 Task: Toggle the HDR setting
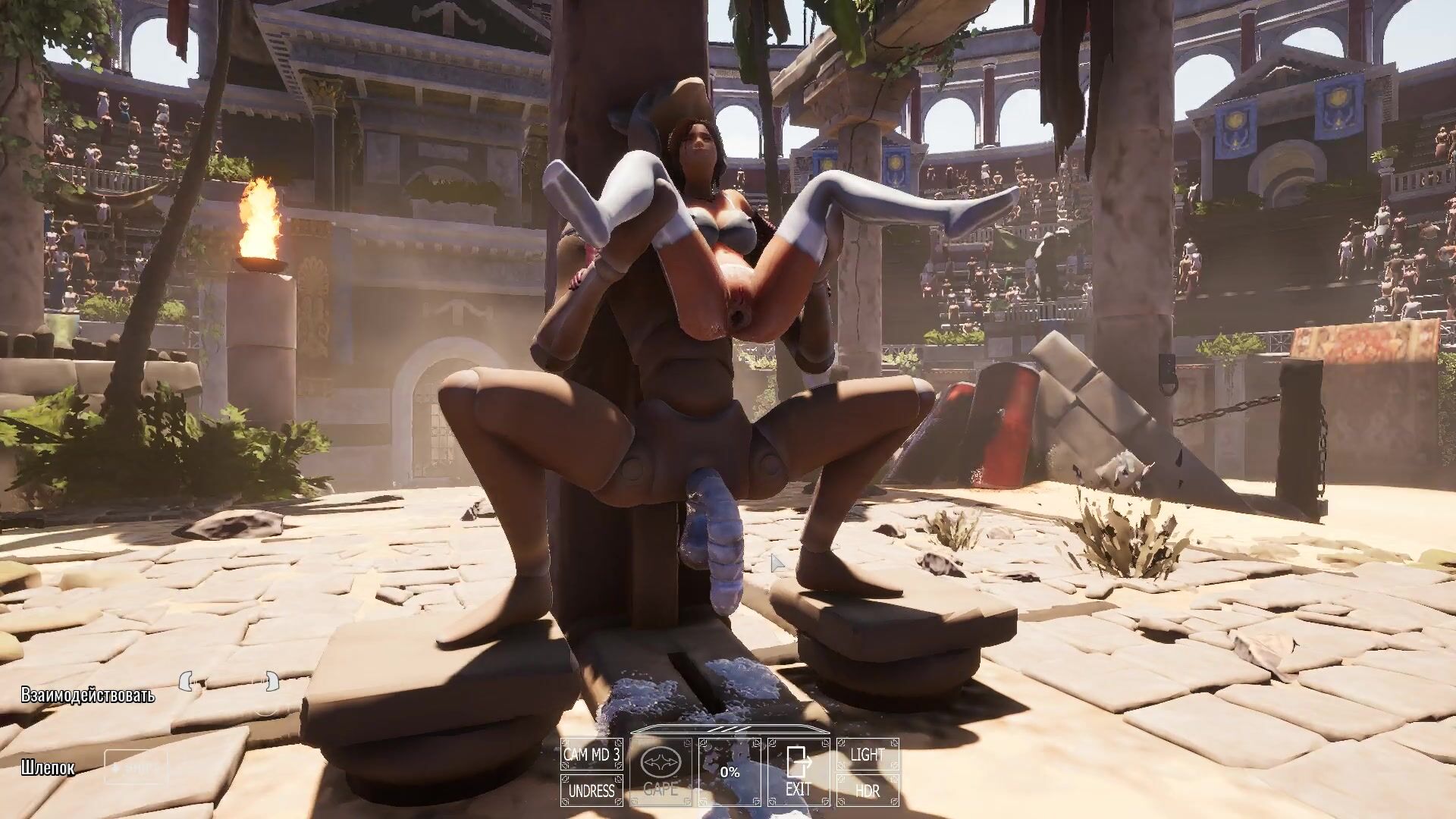tap(868, 791)
